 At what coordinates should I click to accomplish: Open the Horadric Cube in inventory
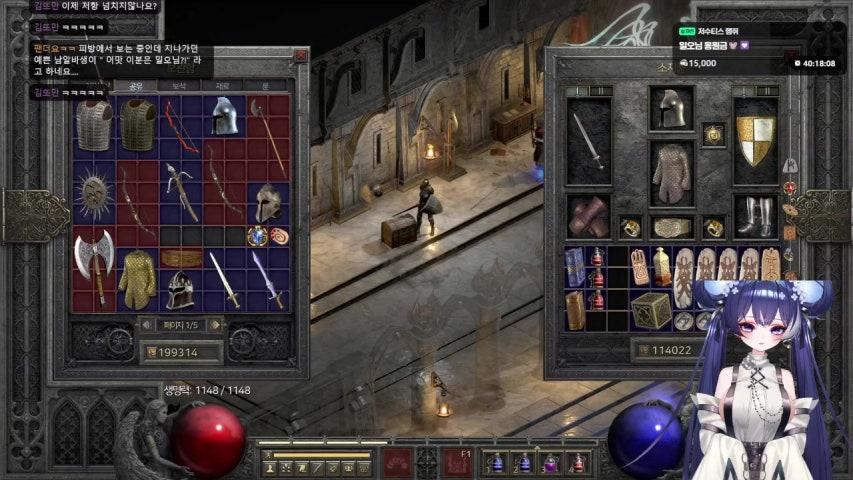tap(651, 309)
